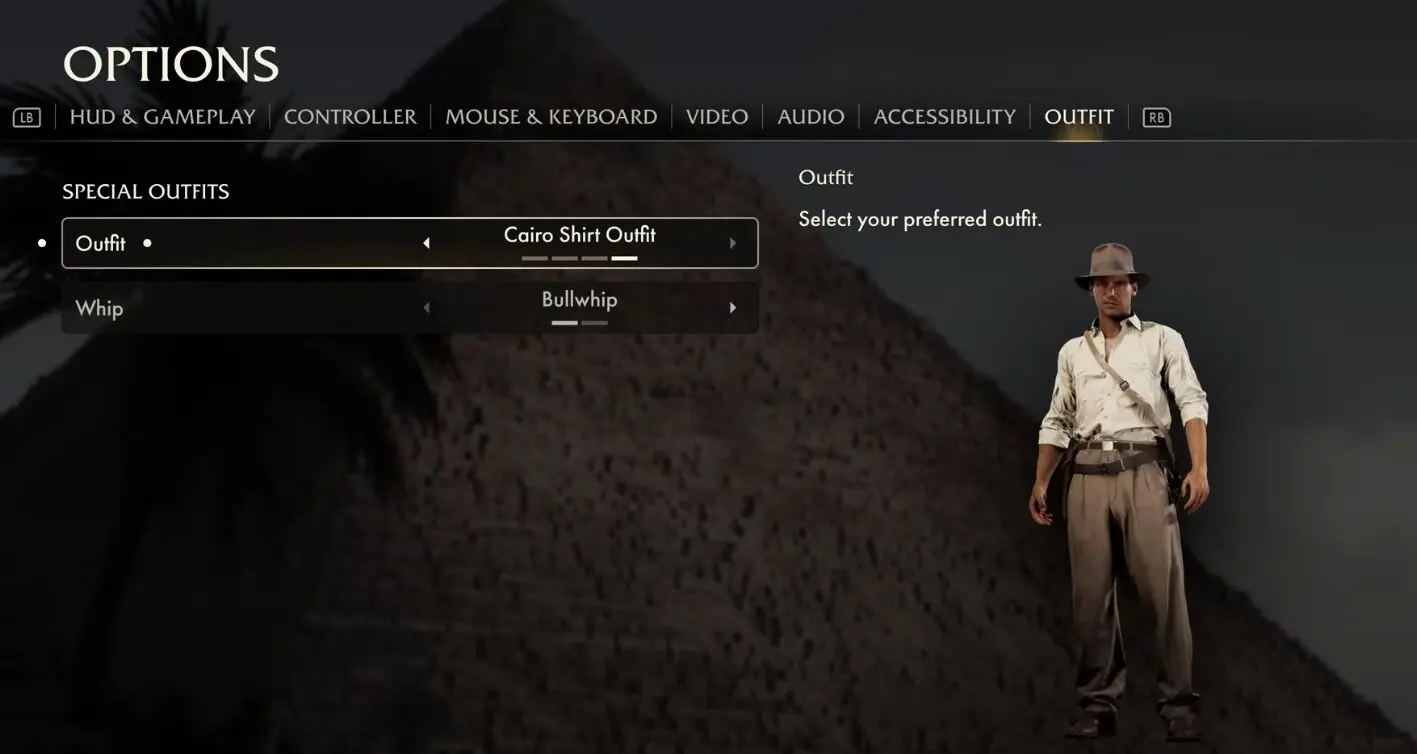The width and height of the screenshot is (1417, 754).
Task: Click the previous outfit arrow
Action: pos(427,243)
